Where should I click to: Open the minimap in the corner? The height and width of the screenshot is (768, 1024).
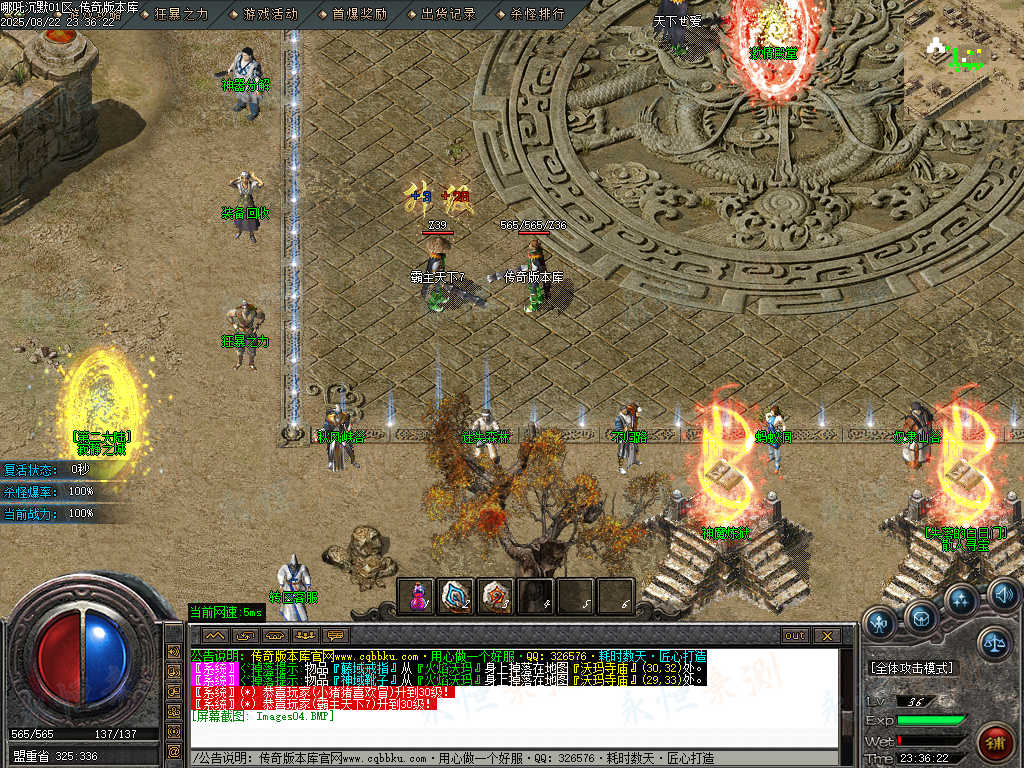[x=963, y=60]
